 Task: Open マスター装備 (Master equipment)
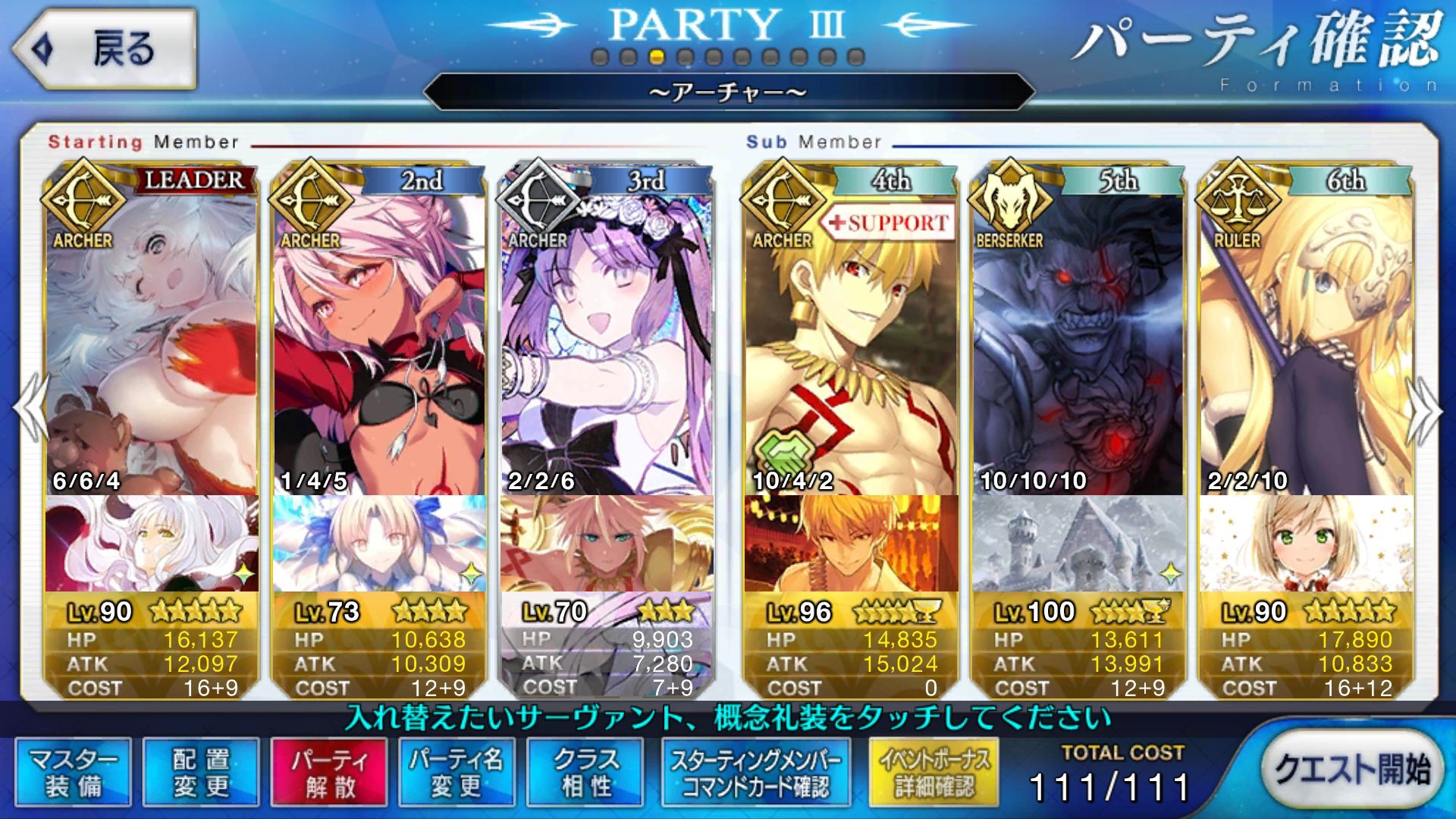tap(73, 773)
